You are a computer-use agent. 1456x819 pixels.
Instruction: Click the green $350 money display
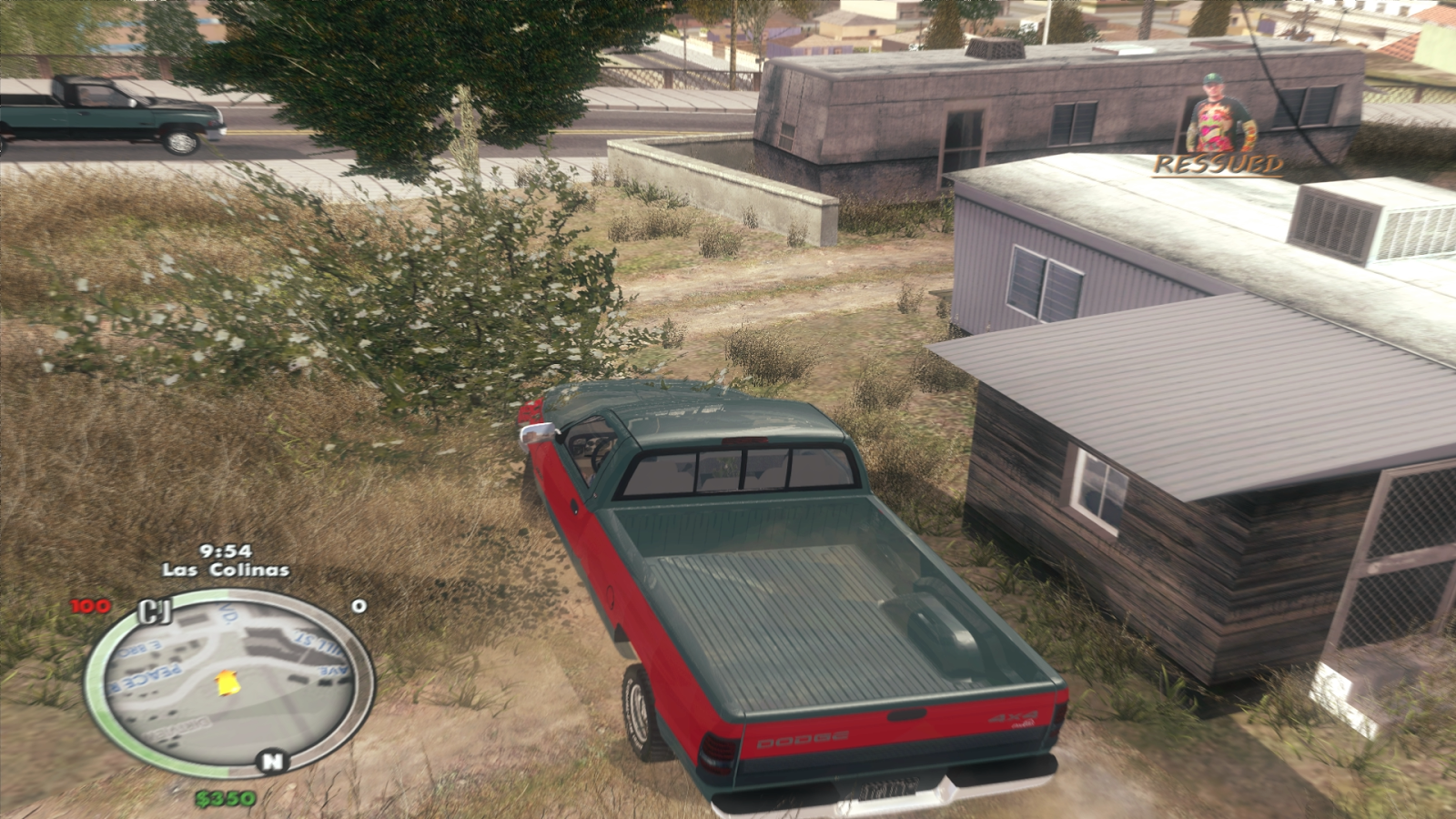(x=224, y=798)
